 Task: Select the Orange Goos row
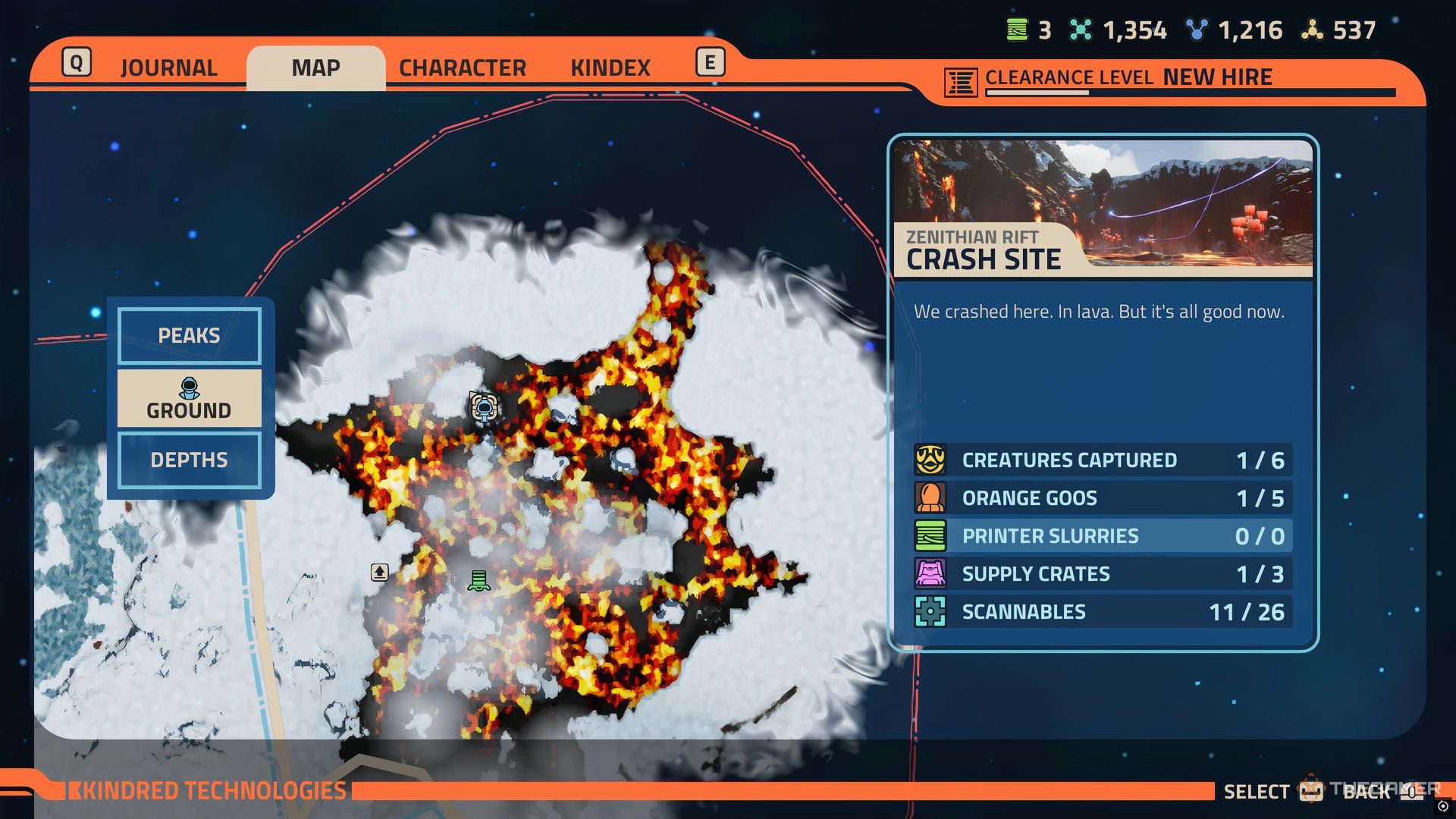(1103, 498)
